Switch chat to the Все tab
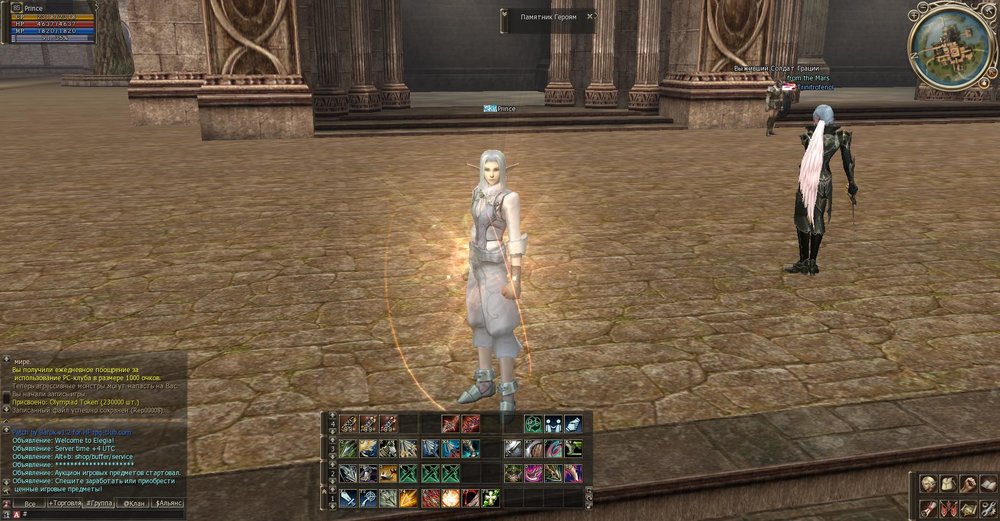This screenshot has width=1000, height=521. (x=29, y=503)
